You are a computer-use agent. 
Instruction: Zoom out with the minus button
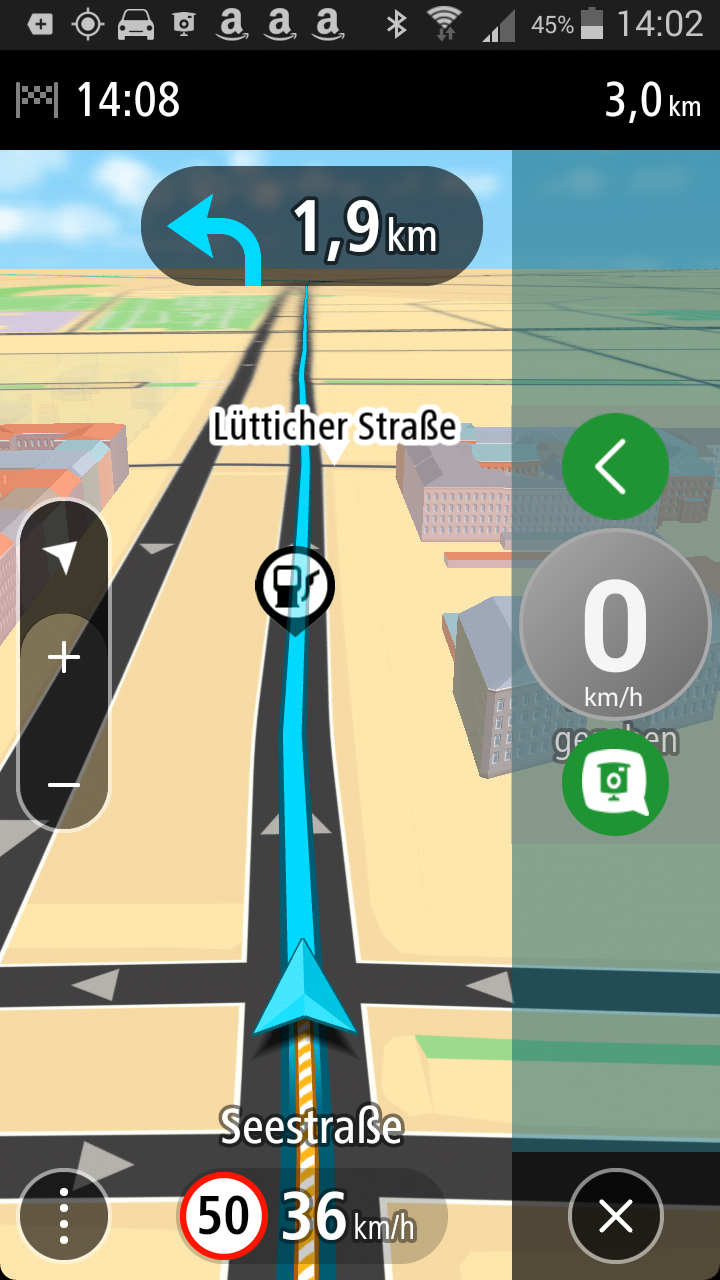pos(64,785)
